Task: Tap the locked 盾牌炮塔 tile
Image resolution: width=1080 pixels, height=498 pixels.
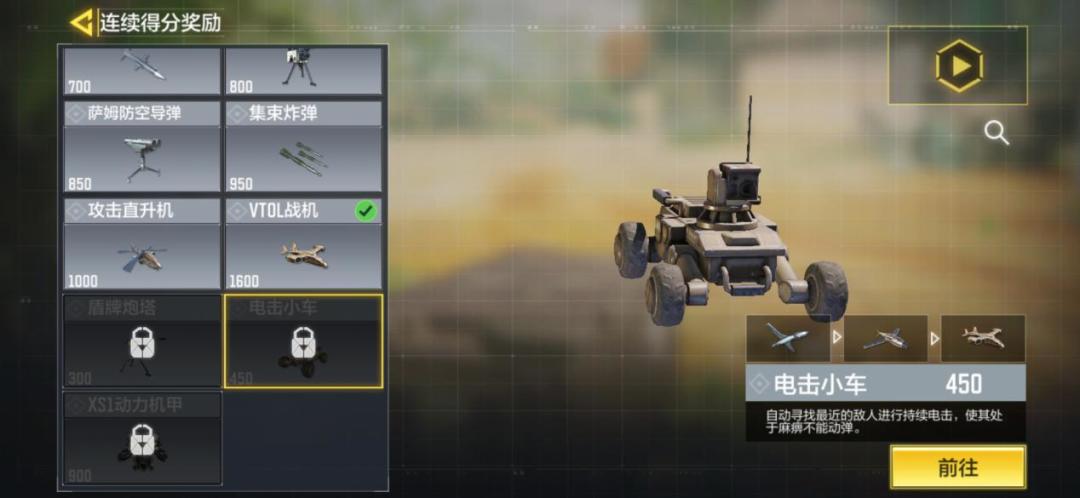Action: click(x=142, y=341)
